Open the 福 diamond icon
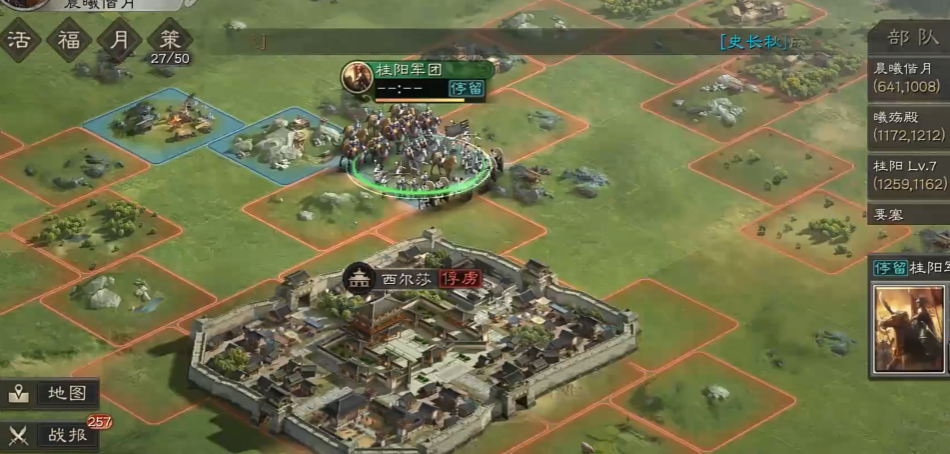Image resolution: width=950 pixels, height=454 pixels. pos(69,40)
